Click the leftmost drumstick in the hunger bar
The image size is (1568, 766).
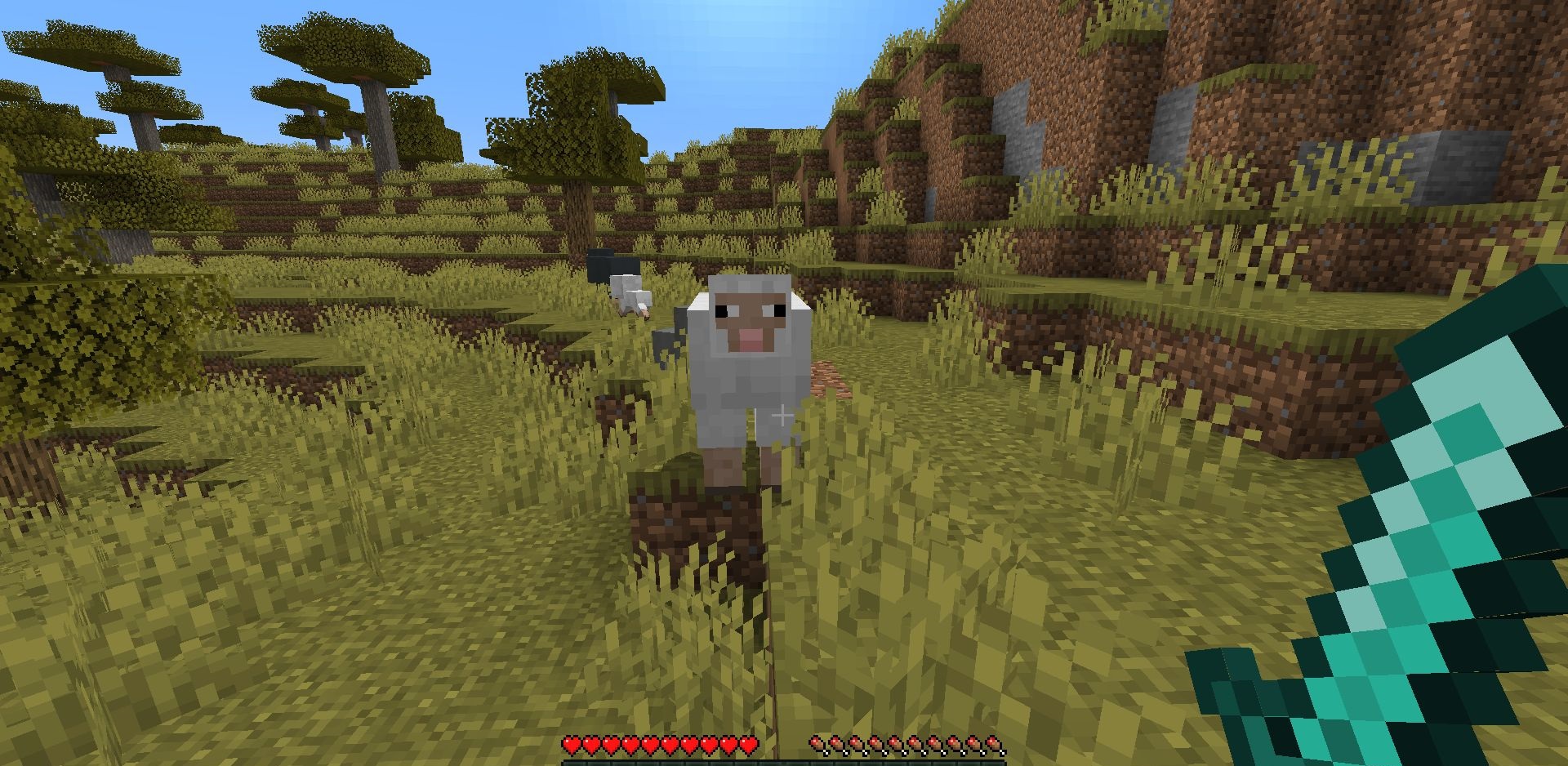[819, 746]
